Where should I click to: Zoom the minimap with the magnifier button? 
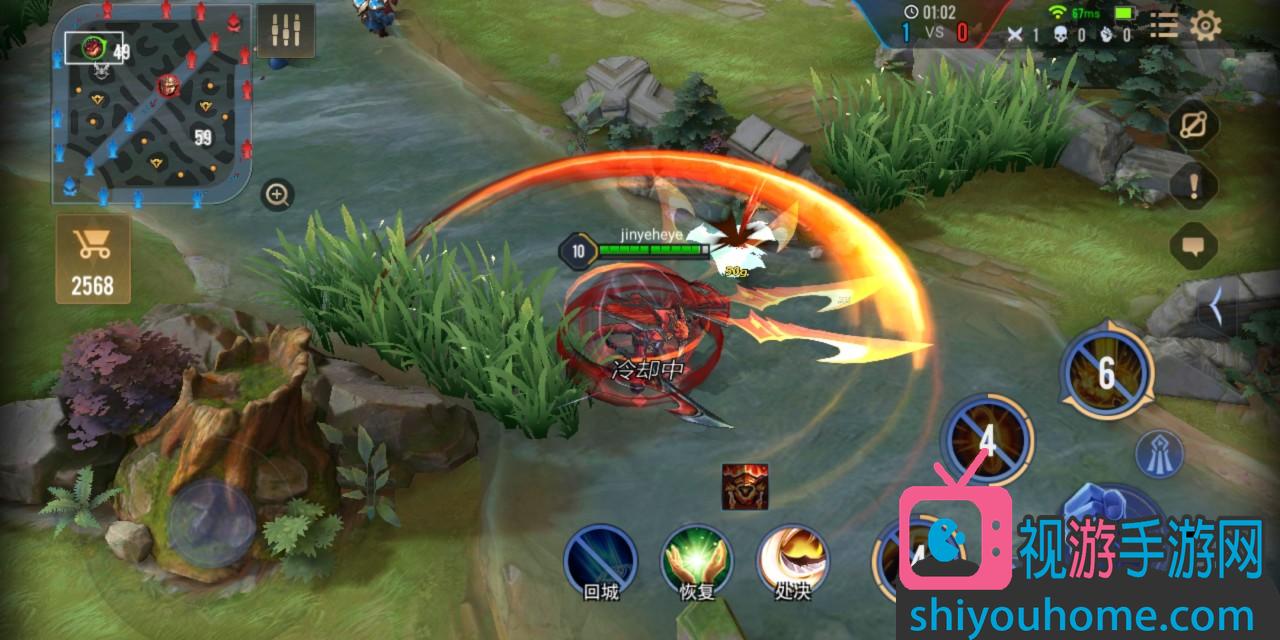277,194
